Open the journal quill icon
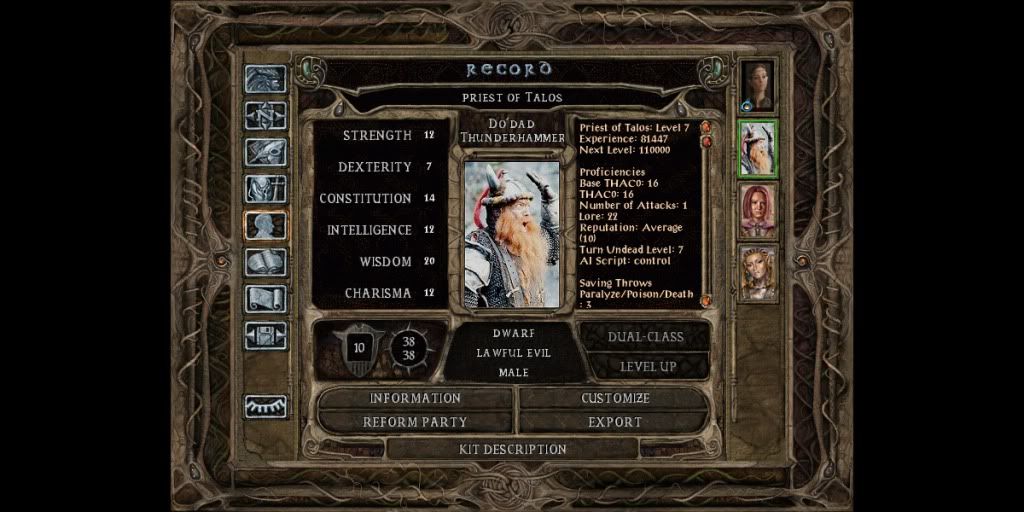 pos(266,152)
